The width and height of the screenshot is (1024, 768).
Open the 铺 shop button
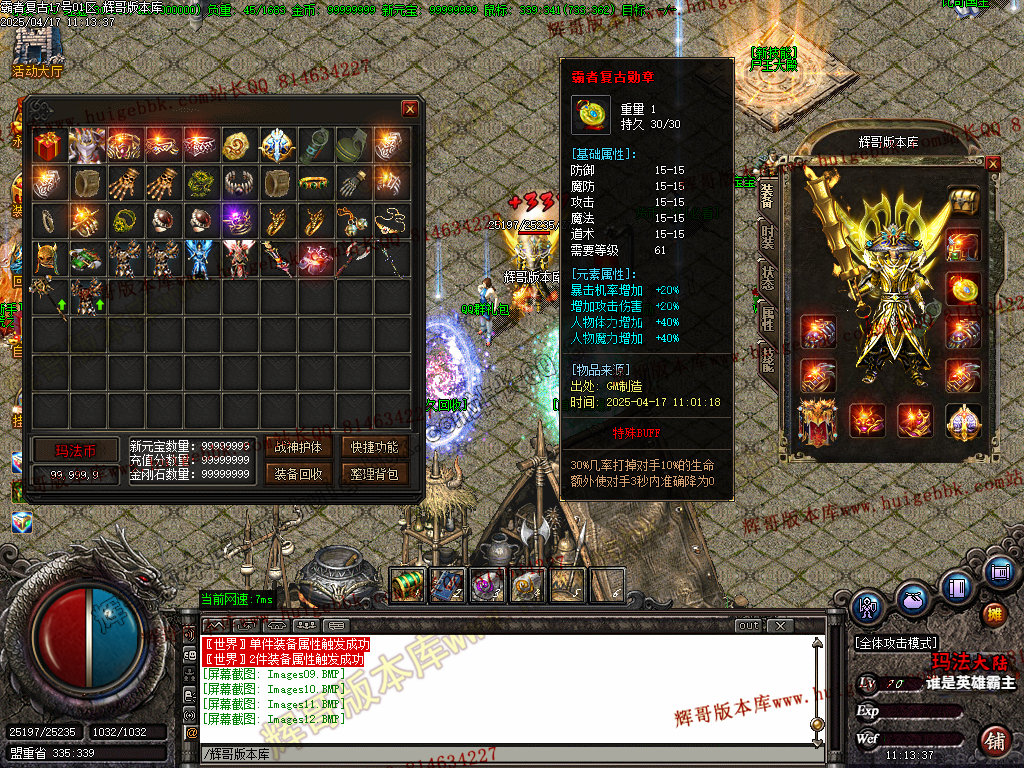995,741
